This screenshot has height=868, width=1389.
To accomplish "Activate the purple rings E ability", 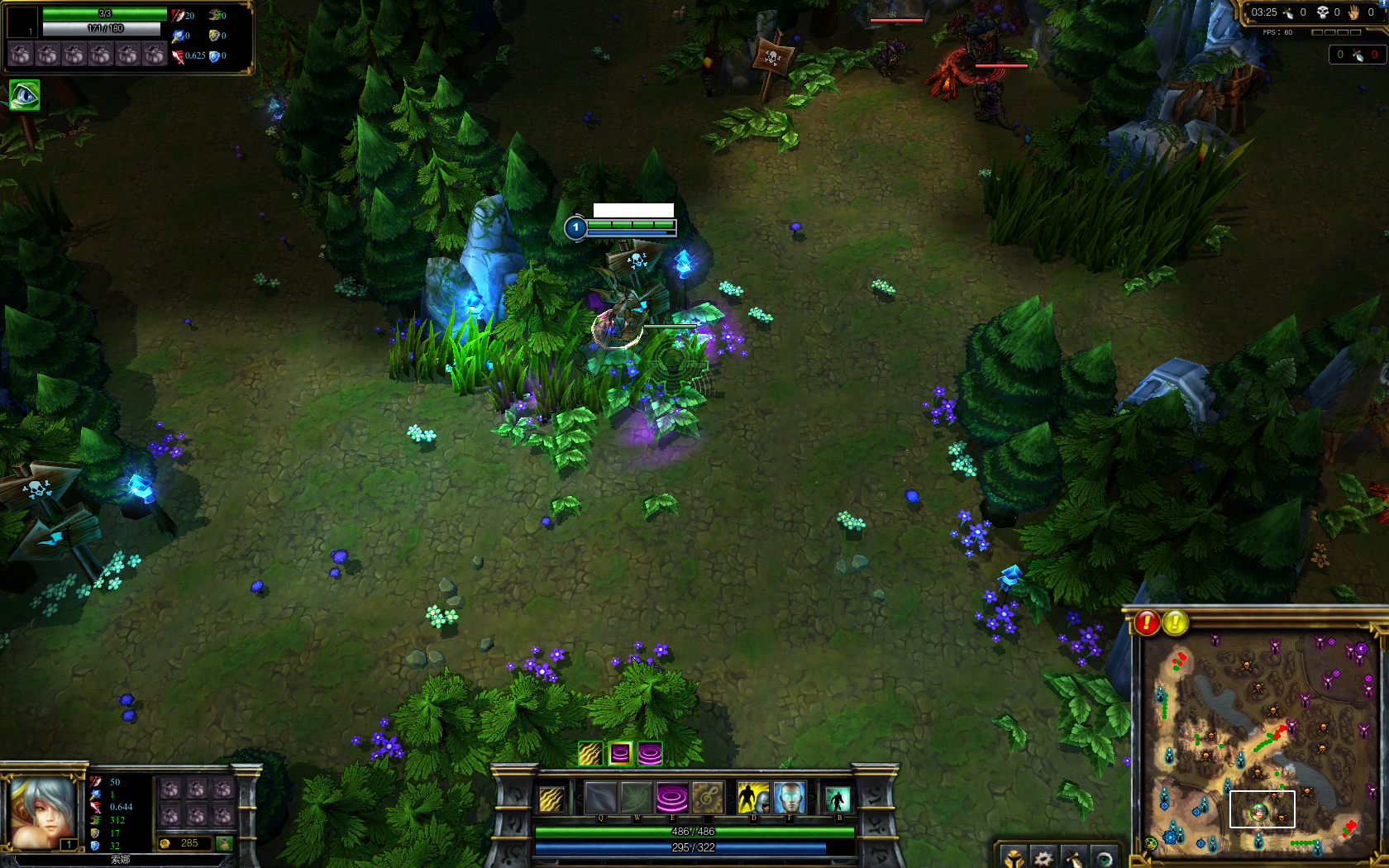I will tap(672, 799).
